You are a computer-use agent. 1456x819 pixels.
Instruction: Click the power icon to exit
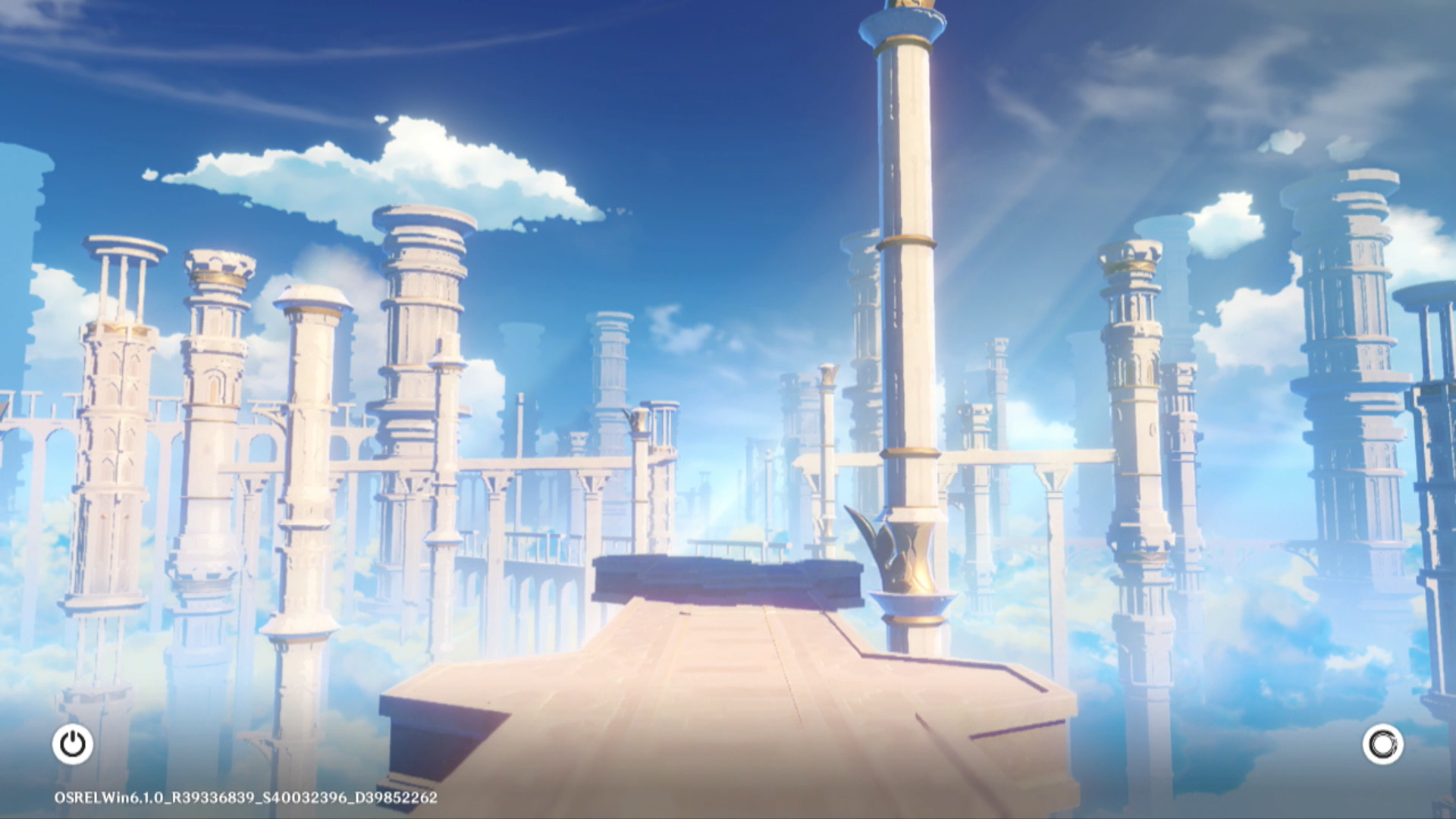click(73, 744)
